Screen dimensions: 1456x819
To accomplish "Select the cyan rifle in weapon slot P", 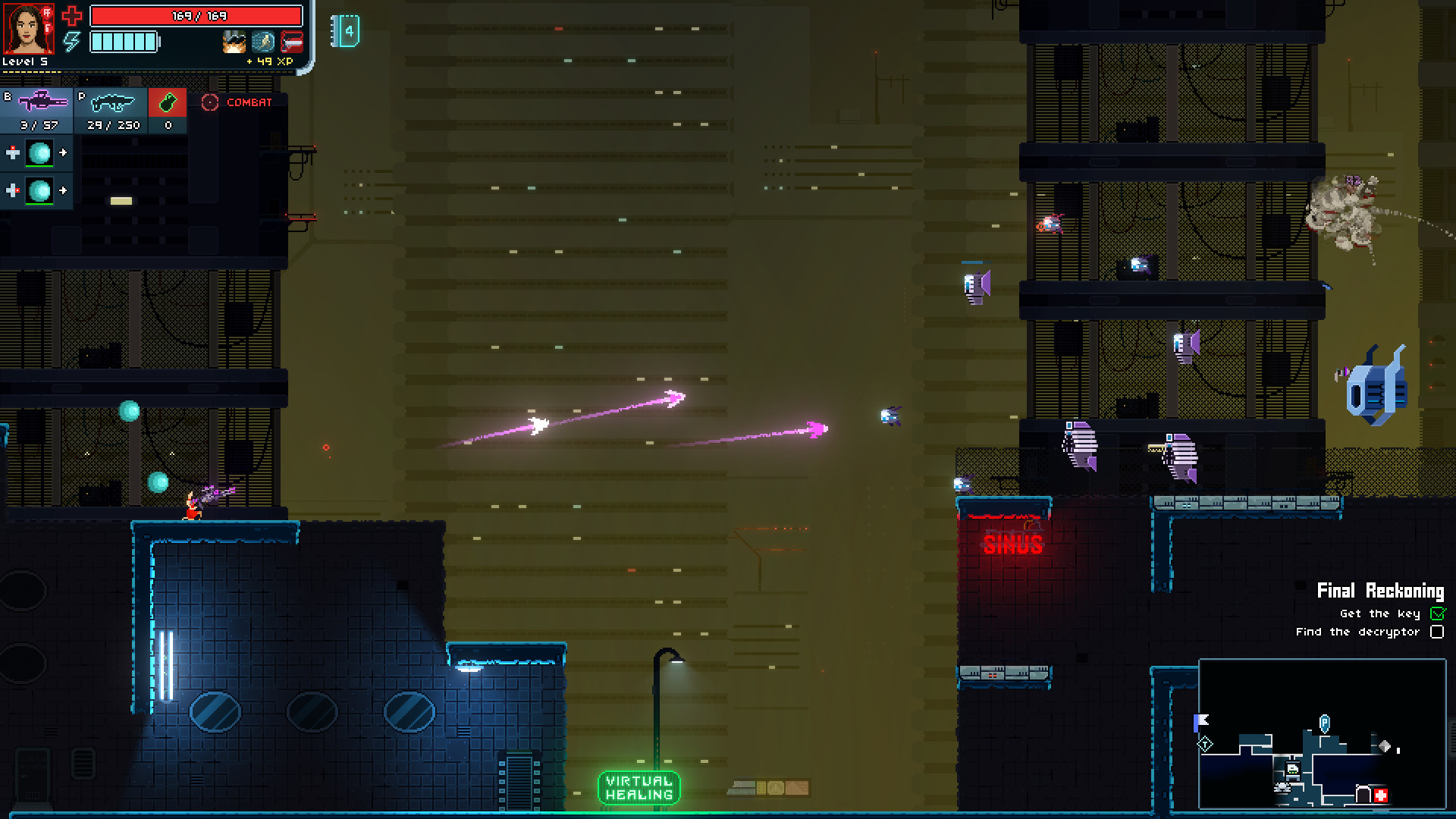I will (x=114, y=102).
